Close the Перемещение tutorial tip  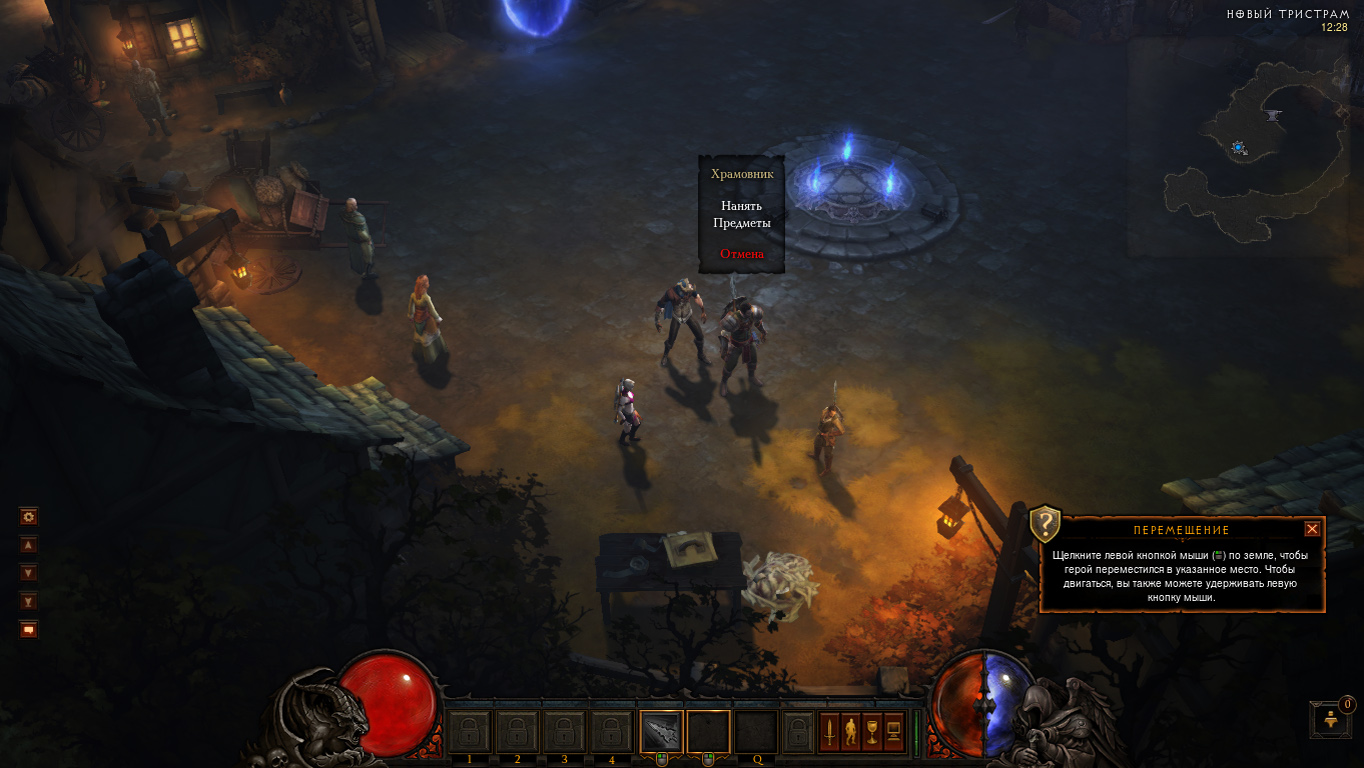pyautogui.click(x=1312, y=529)
